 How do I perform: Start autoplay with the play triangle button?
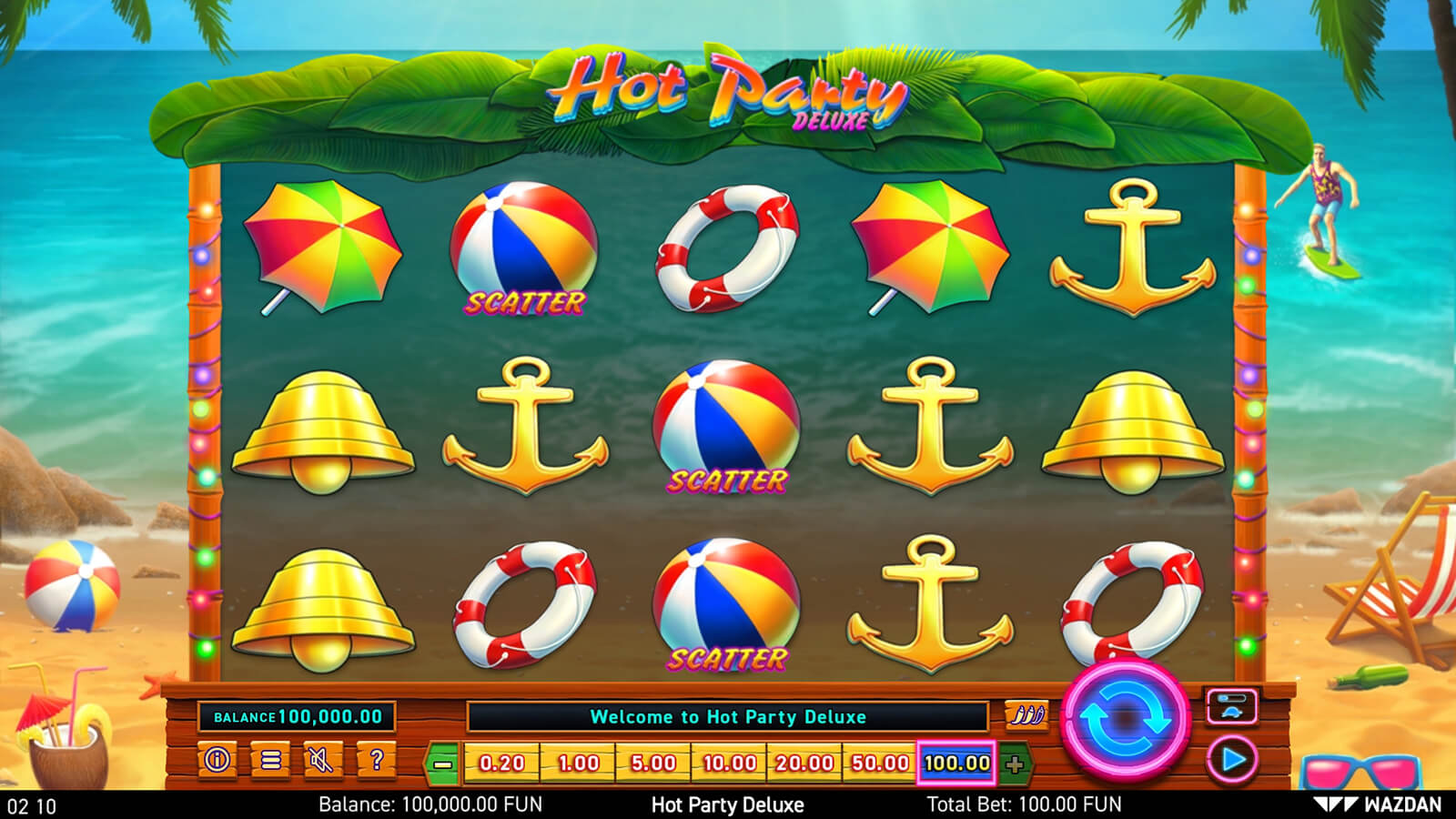[x=1232, y=759]
